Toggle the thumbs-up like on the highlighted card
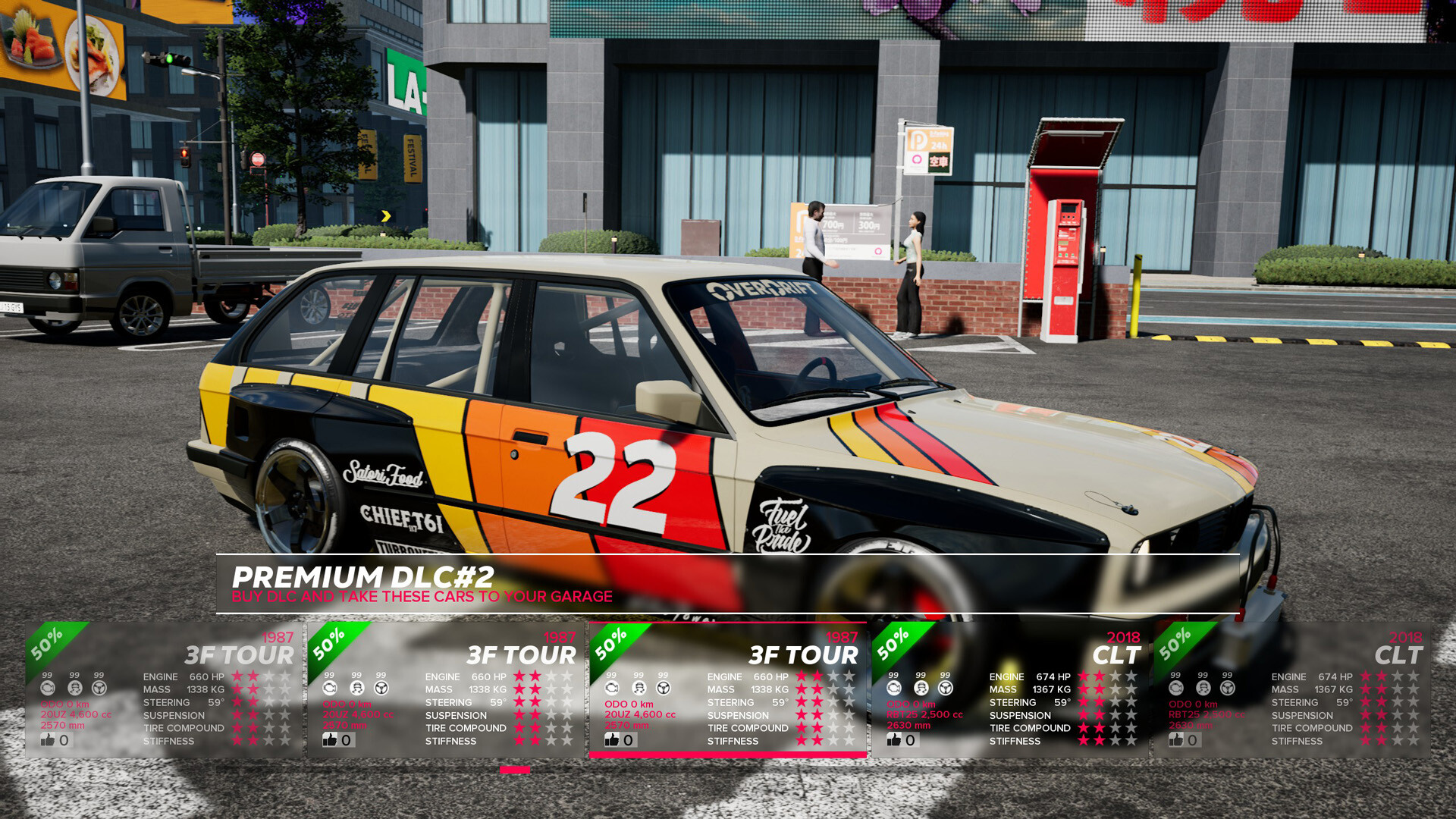 610,739
